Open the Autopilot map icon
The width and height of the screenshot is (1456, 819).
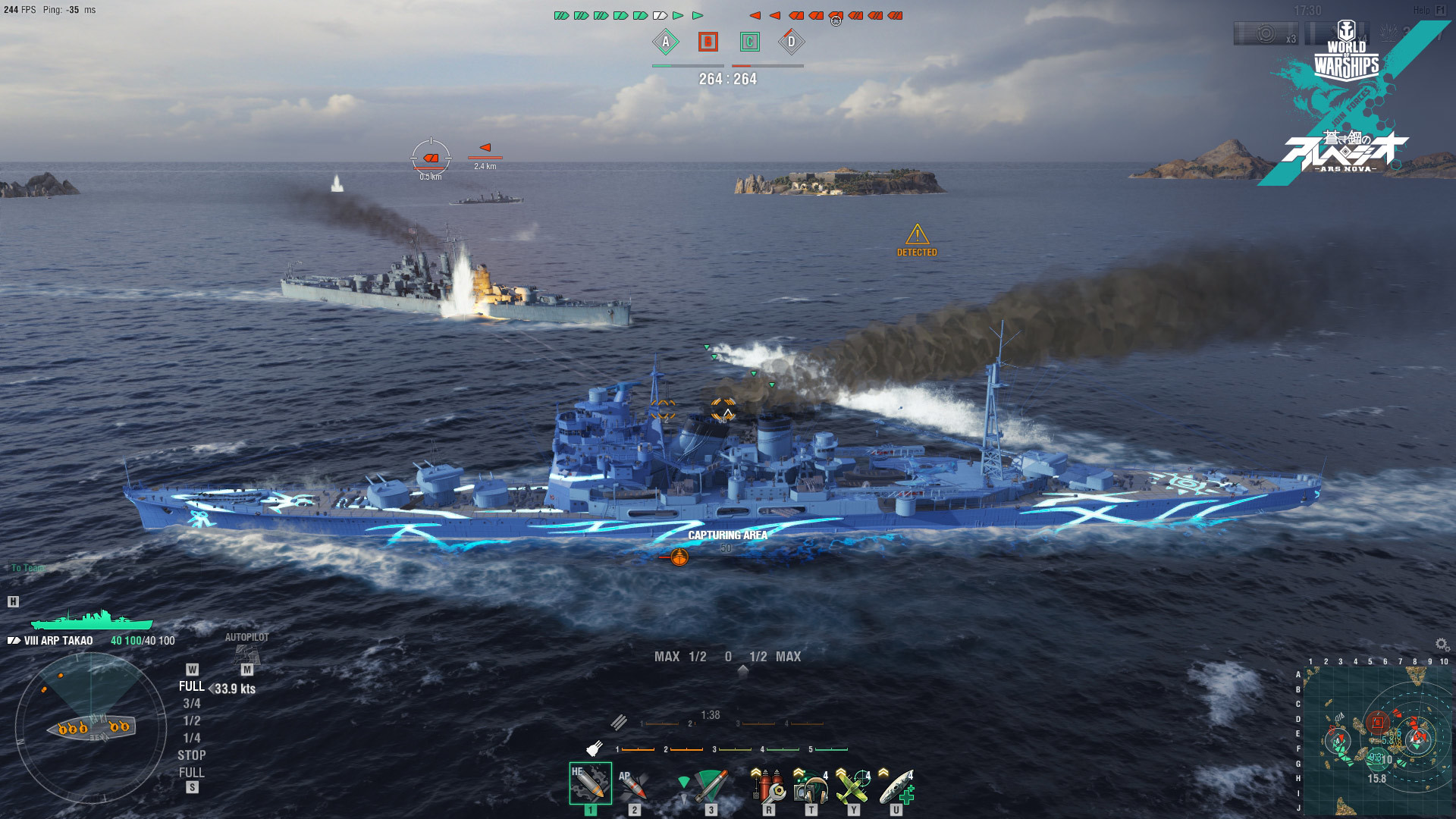click(247, 656)
